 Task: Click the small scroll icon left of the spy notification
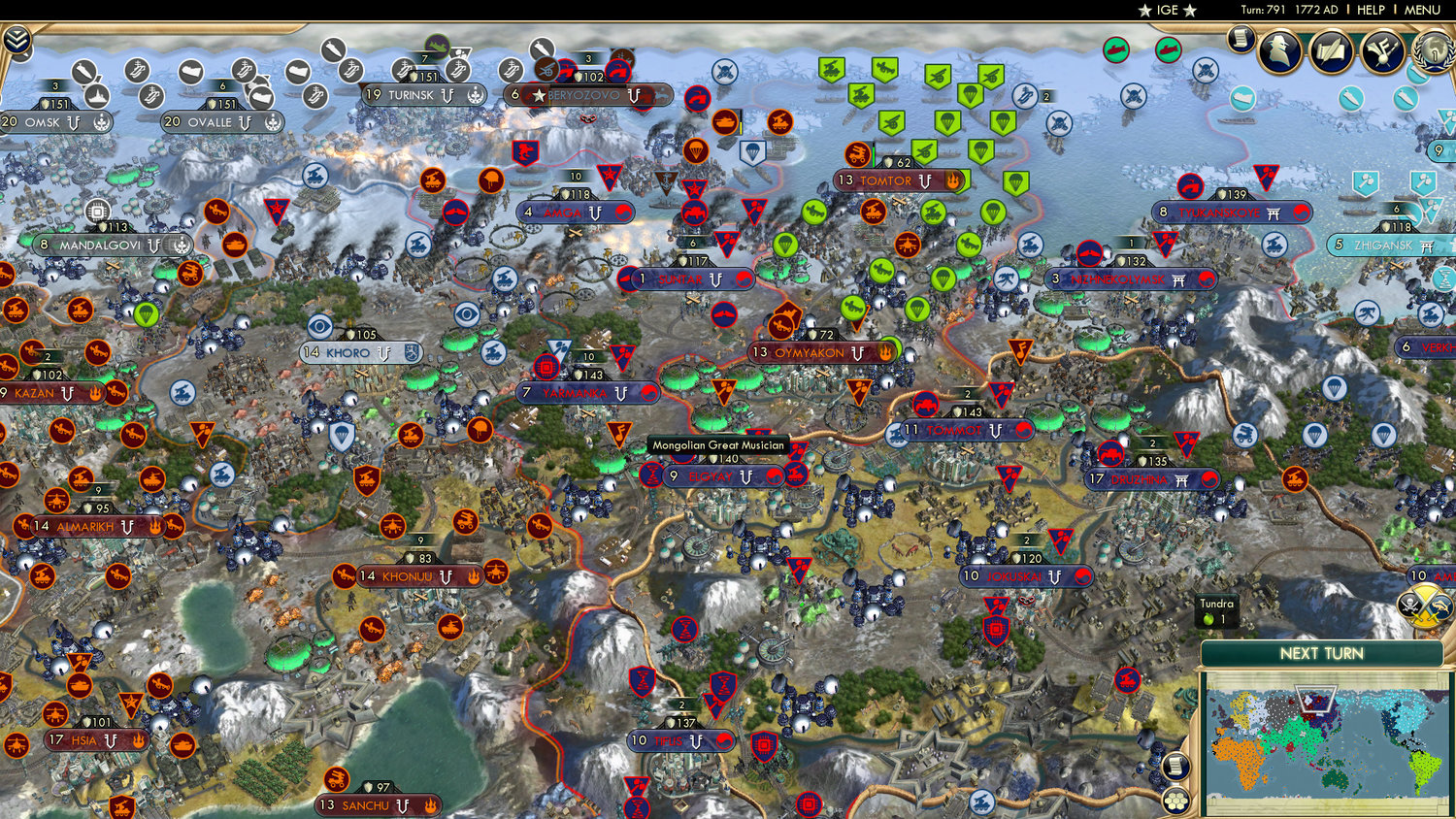pos(1240,44)
